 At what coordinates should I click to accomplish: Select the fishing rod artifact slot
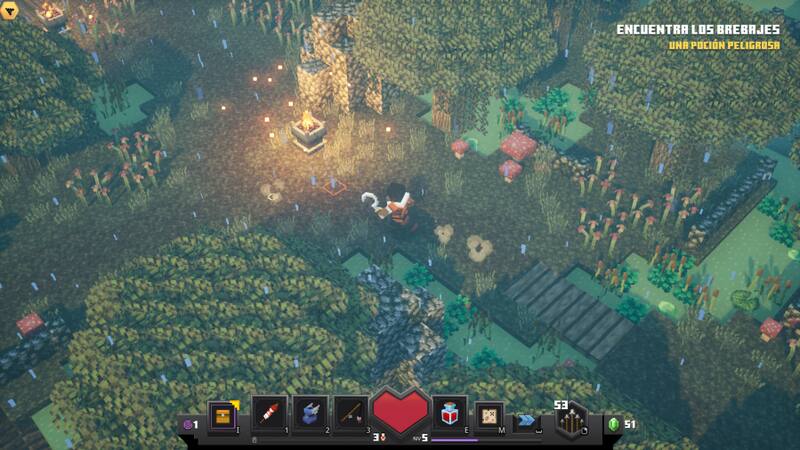[351, 413]
